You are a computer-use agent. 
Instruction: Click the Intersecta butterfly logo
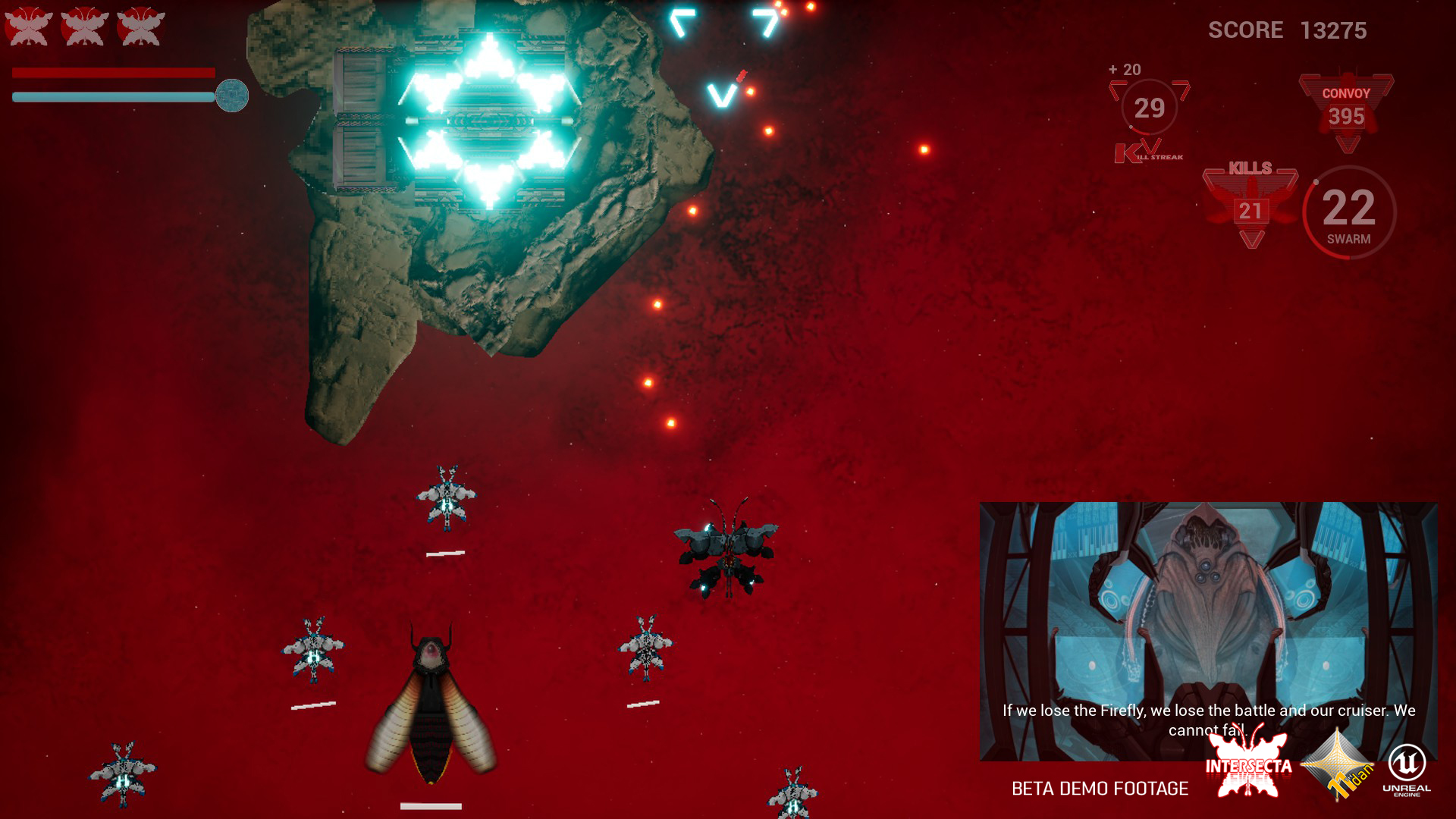pos(1248,763)
